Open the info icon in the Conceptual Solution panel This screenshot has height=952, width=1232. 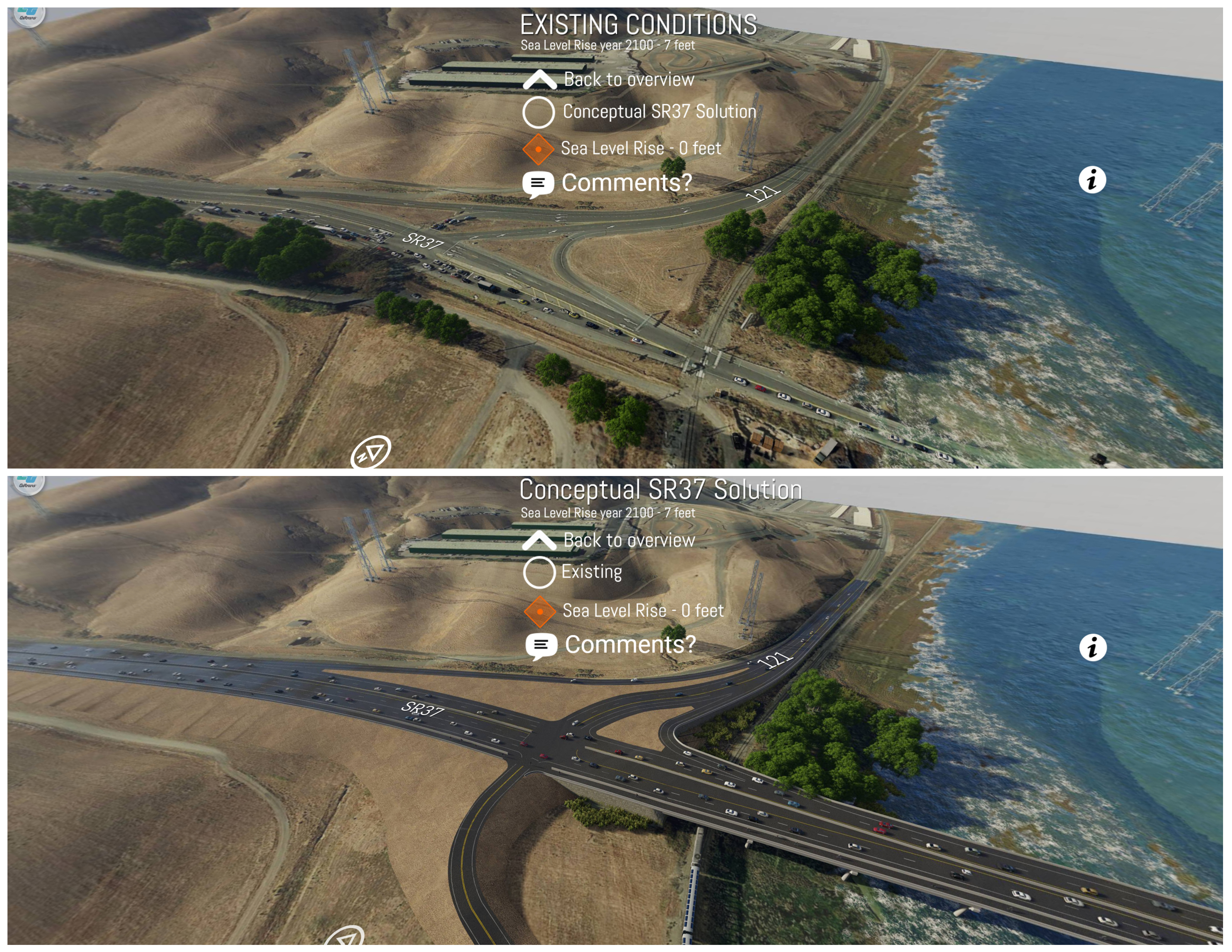click(x=1092, y=647)
